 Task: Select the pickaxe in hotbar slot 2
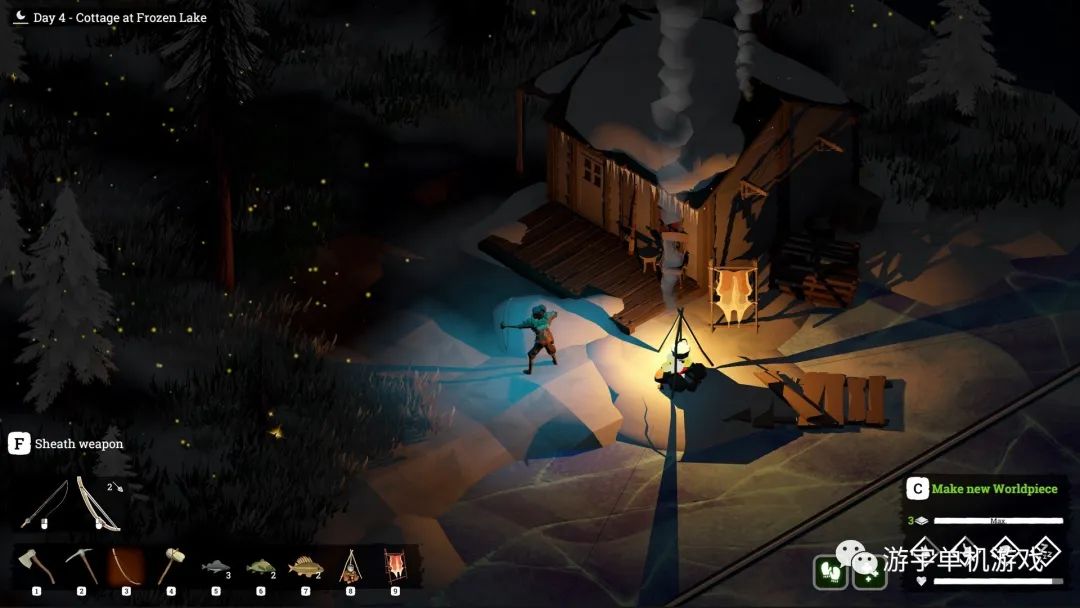pos(81,567)
